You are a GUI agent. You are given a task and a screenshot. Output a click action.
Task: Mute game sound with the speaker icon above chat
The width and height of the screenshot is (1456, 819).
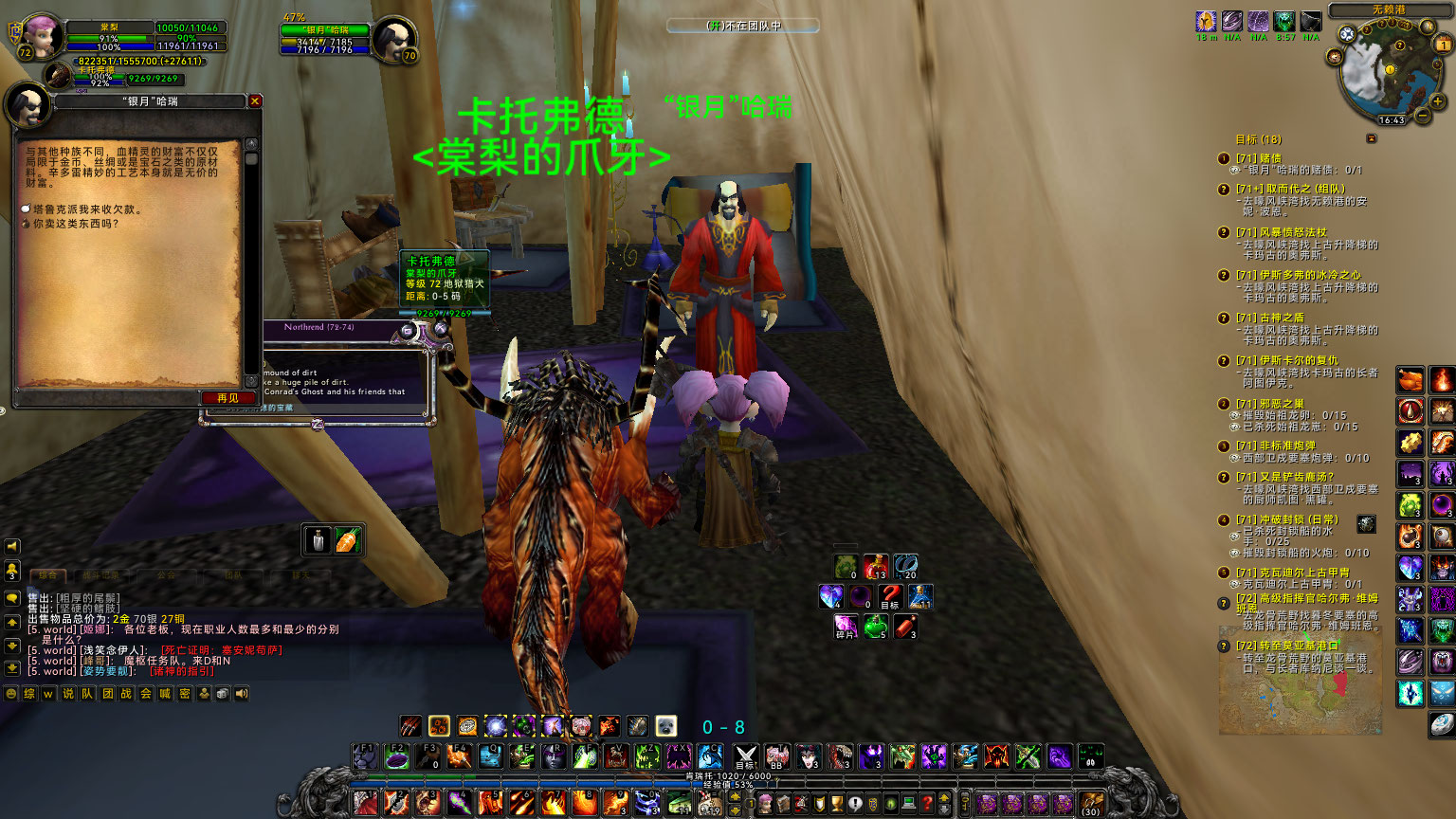[11, 546]
